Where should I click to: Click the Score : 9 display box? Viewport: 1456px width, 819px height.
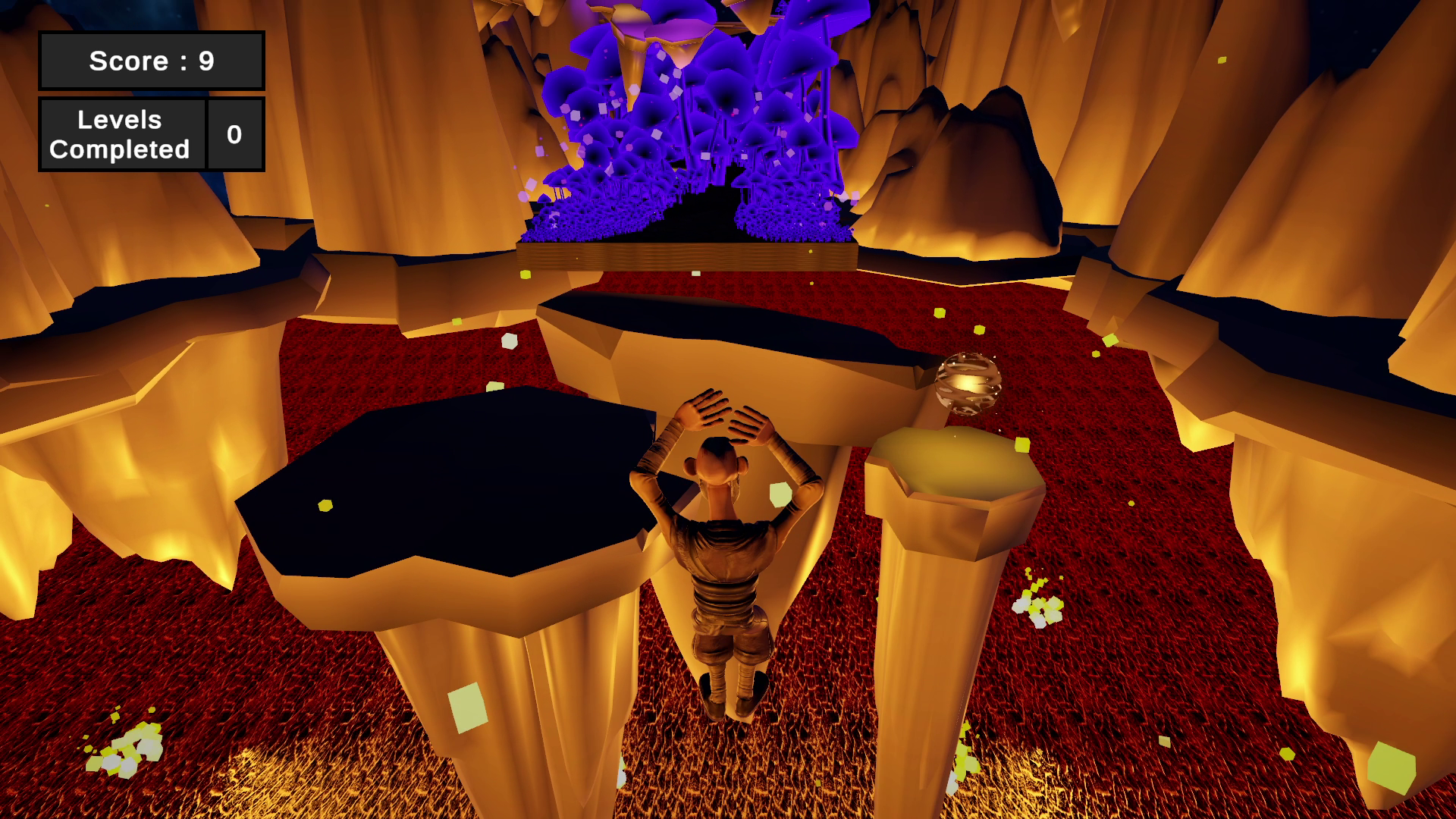pyautogui.click(x=151, y=60)
